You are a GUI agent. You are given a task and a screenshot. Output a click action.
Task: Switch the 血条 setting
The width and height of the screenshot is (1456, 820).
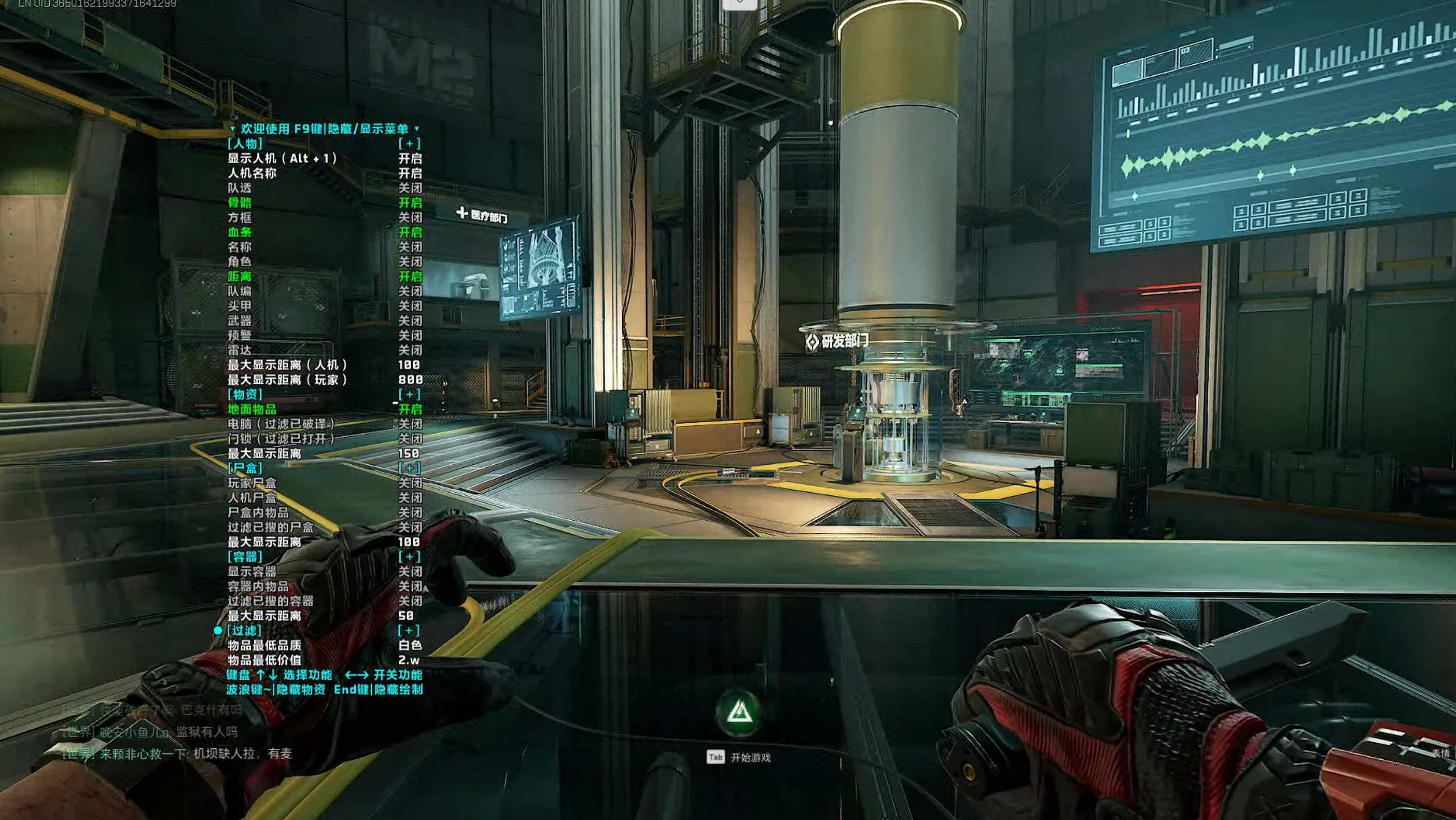click(x=240, y=232)
